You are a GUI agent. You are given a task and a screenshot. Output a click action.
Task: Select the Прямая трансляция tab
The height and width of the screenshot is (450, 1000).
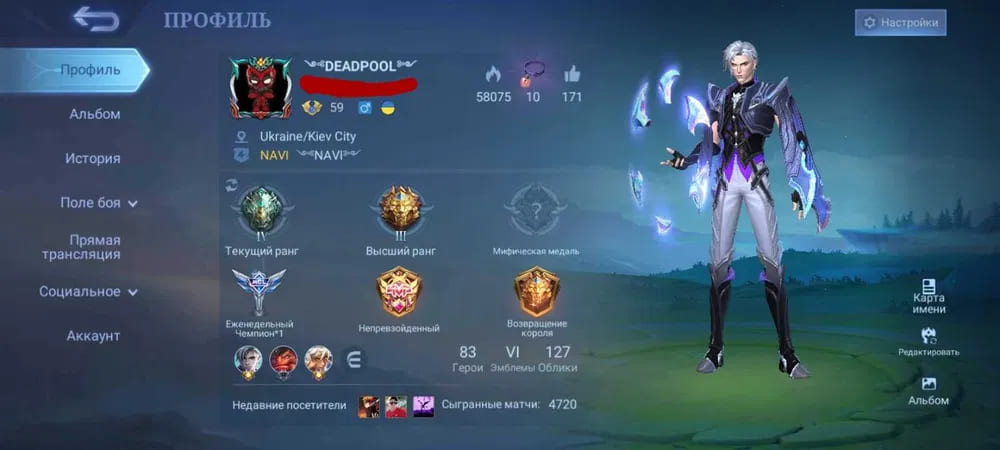point(94,247)
